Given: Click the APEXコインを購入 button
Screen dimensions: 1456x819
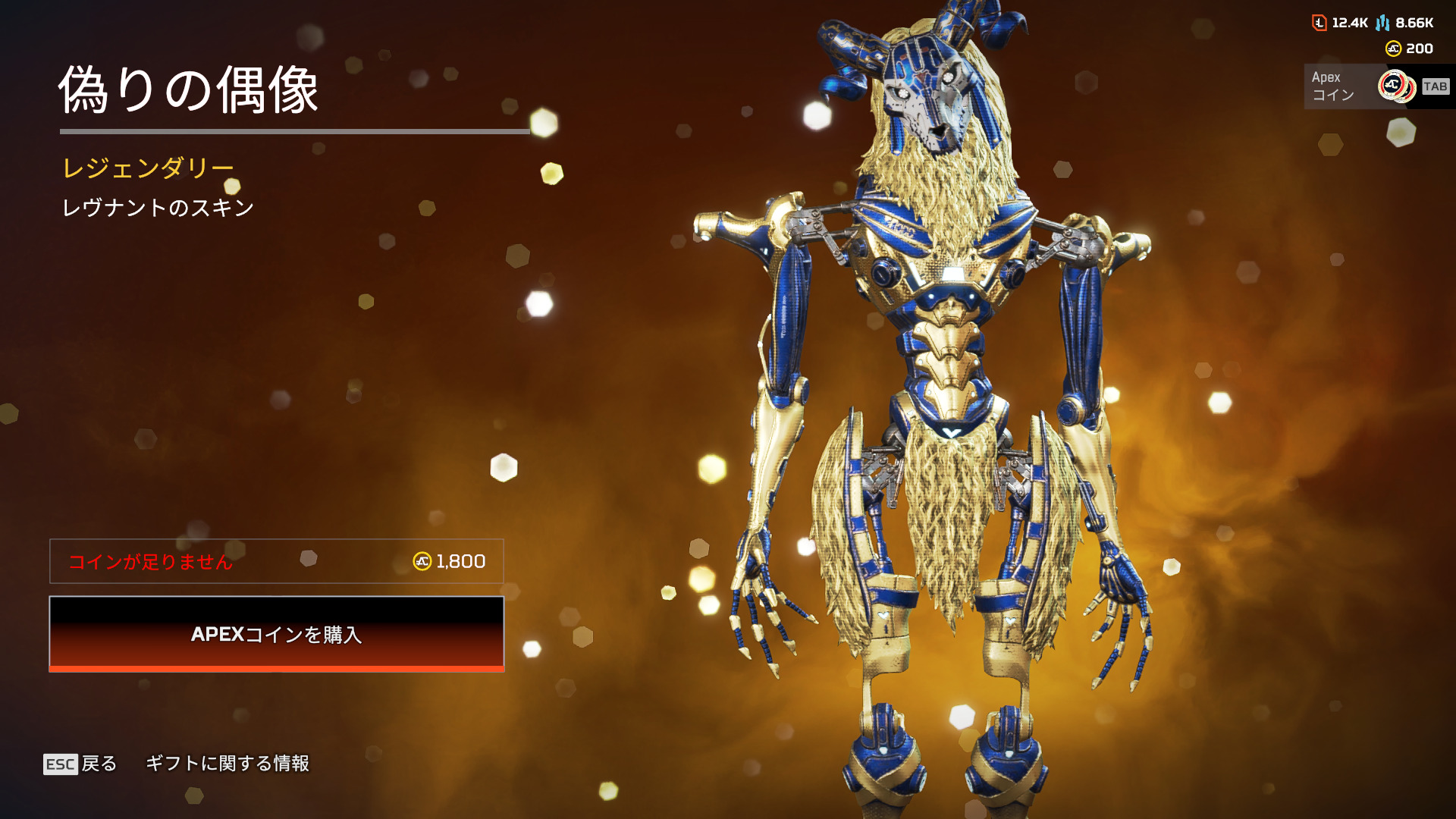Looking at the screenshot, I should point(277,634).
